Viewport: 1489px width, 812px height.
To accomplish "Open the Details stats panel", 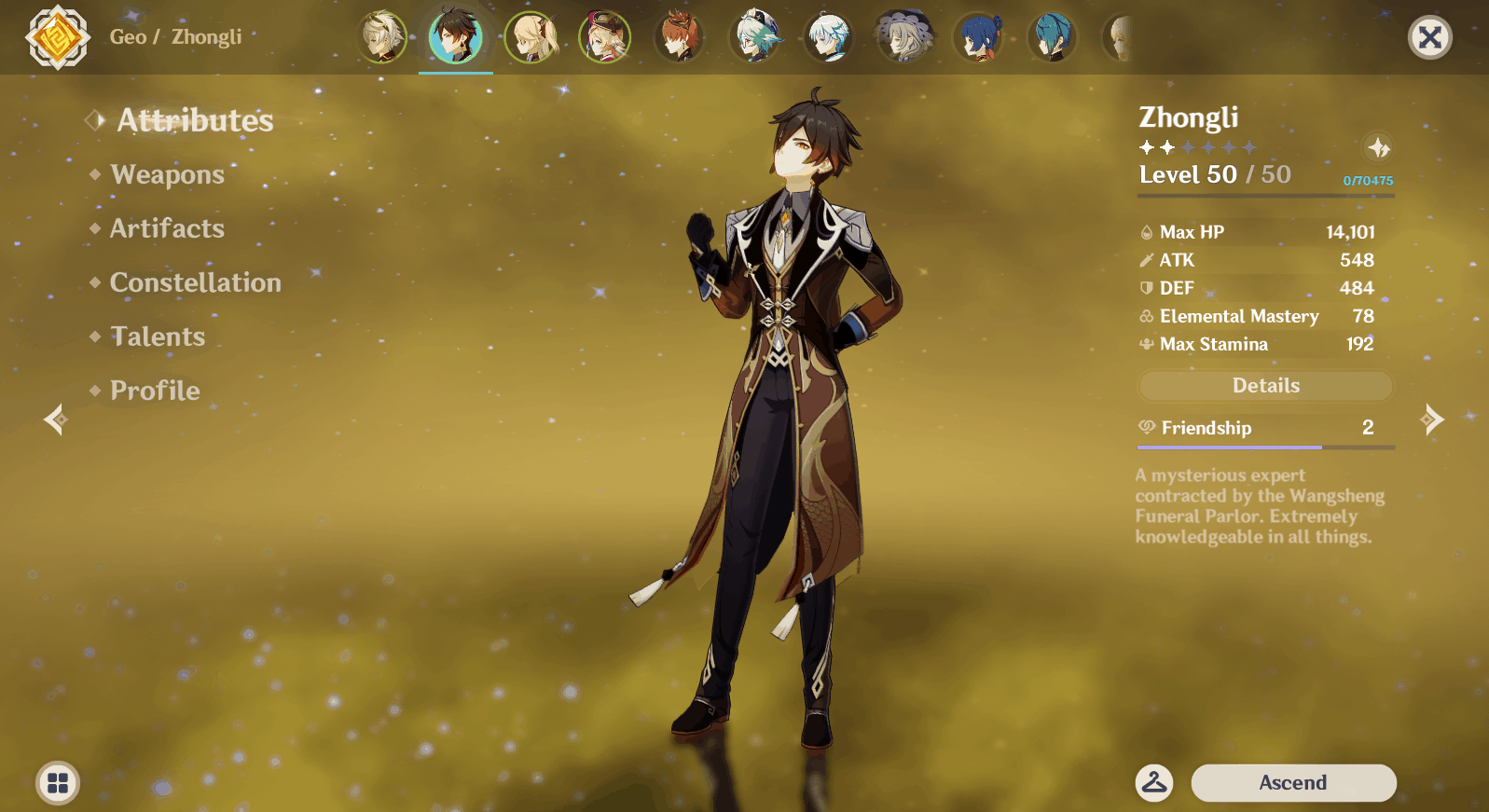I will click(x=1265, y=386).
